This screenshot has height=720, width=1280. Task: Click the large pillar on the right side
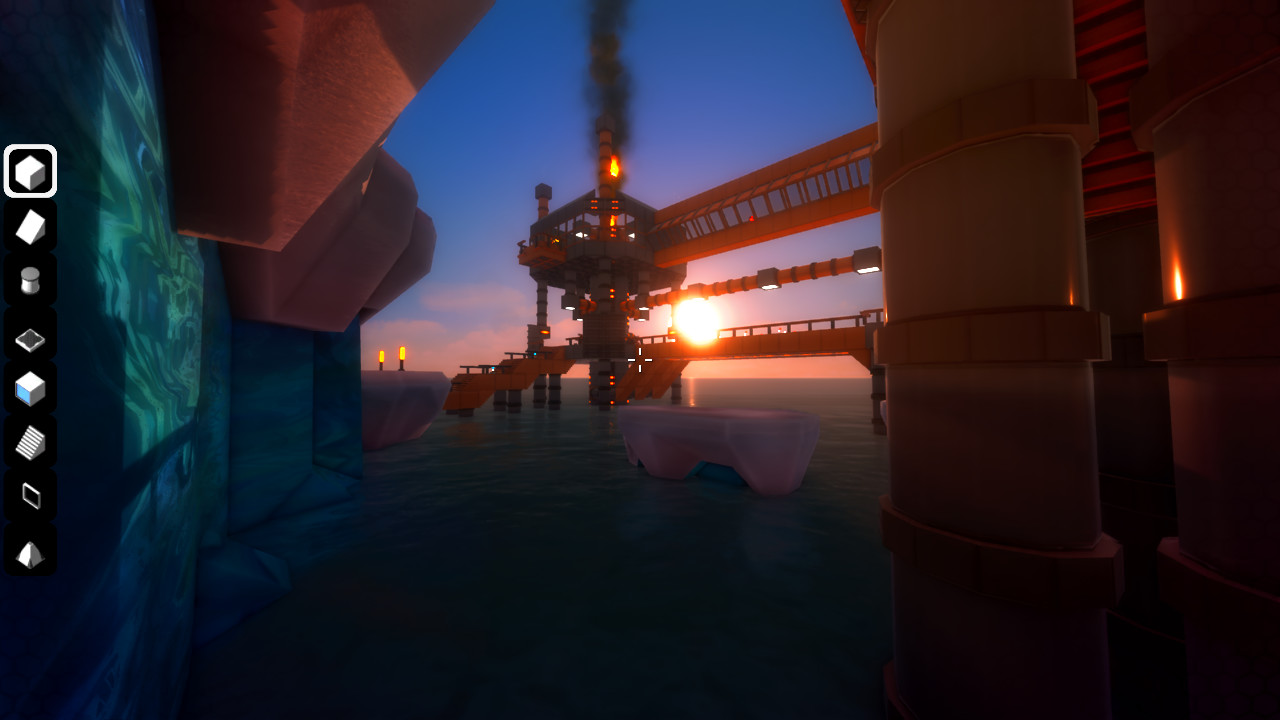[980, 400]
